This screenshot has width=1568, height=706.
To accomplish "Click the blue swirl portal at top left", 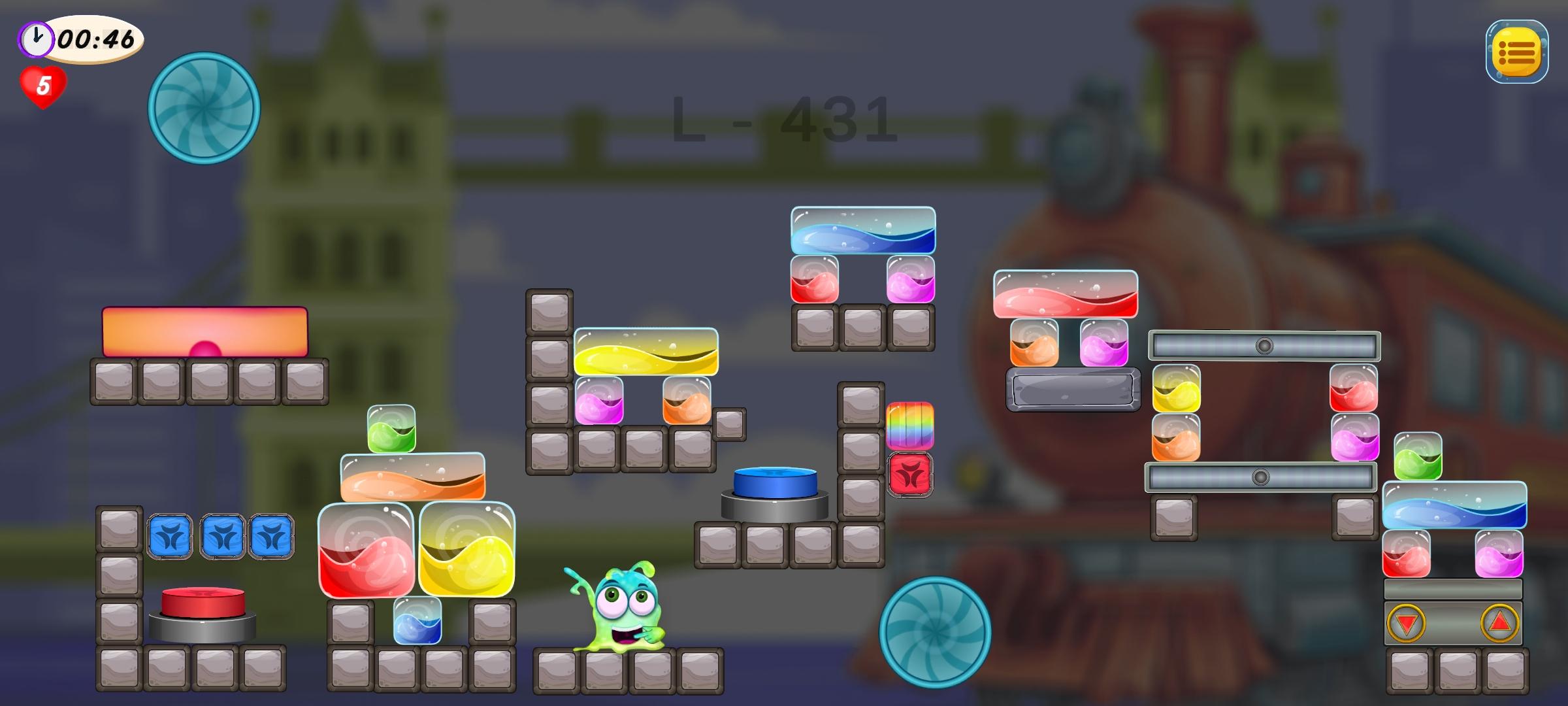I will [x=204, y=108].
